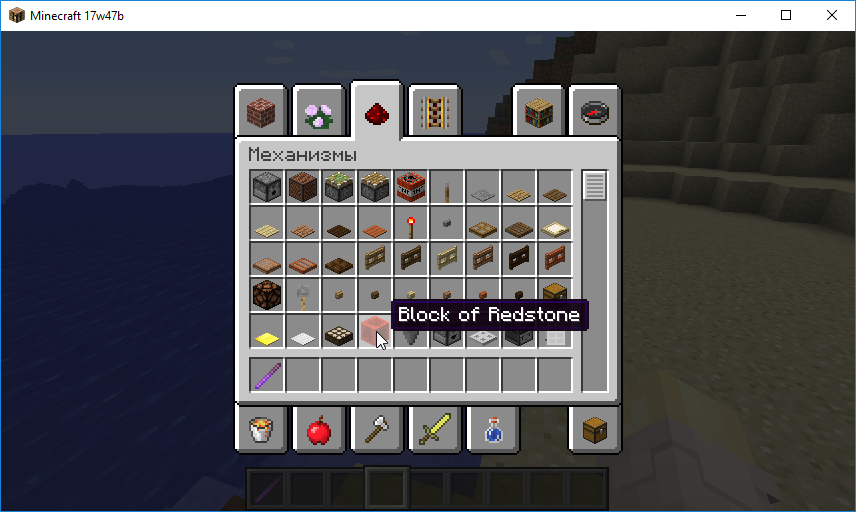Take the redstone lamp item
Screen dimensions: 856x512
[267, 294]
